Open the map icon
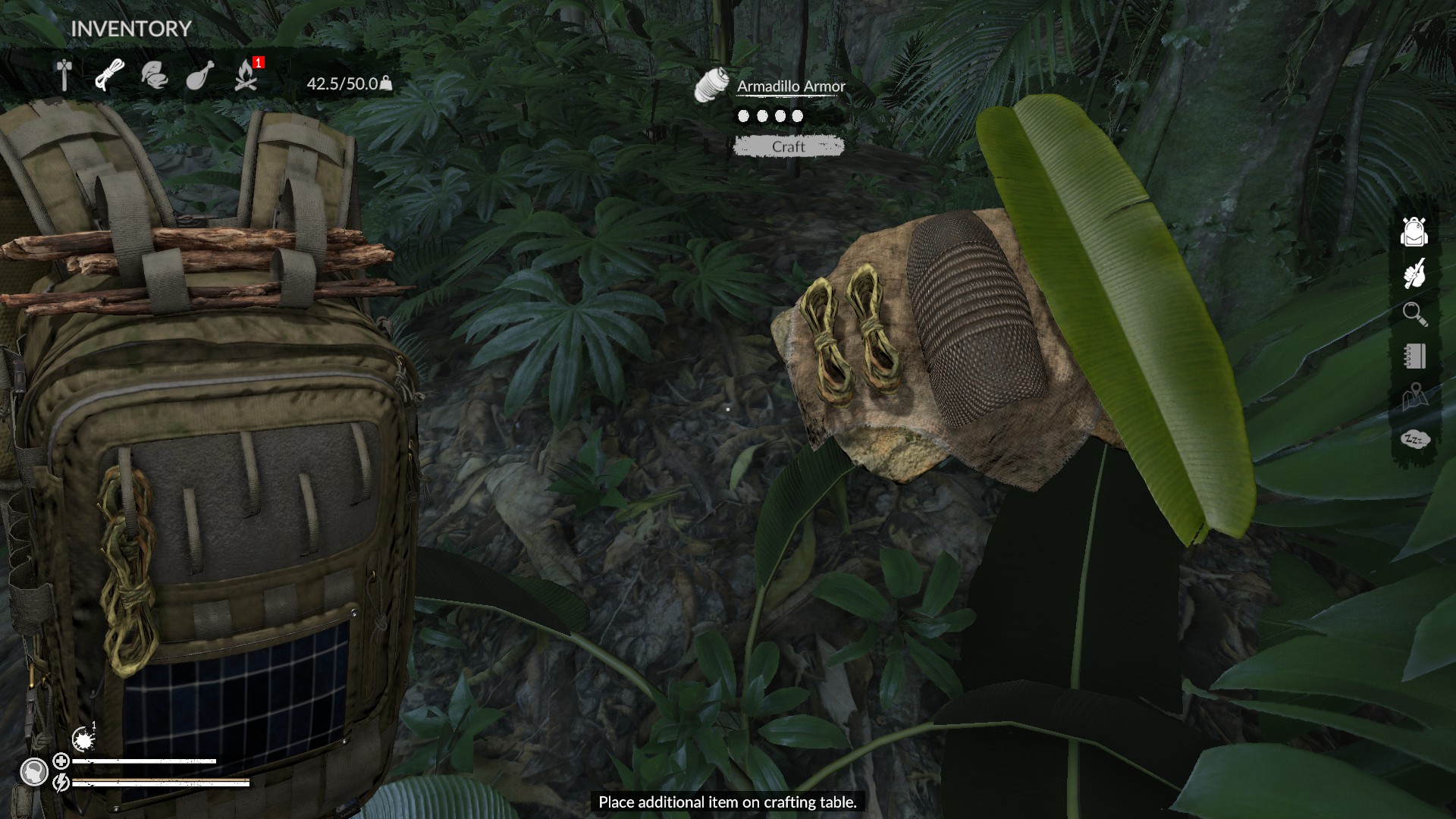 [1414, 397]
